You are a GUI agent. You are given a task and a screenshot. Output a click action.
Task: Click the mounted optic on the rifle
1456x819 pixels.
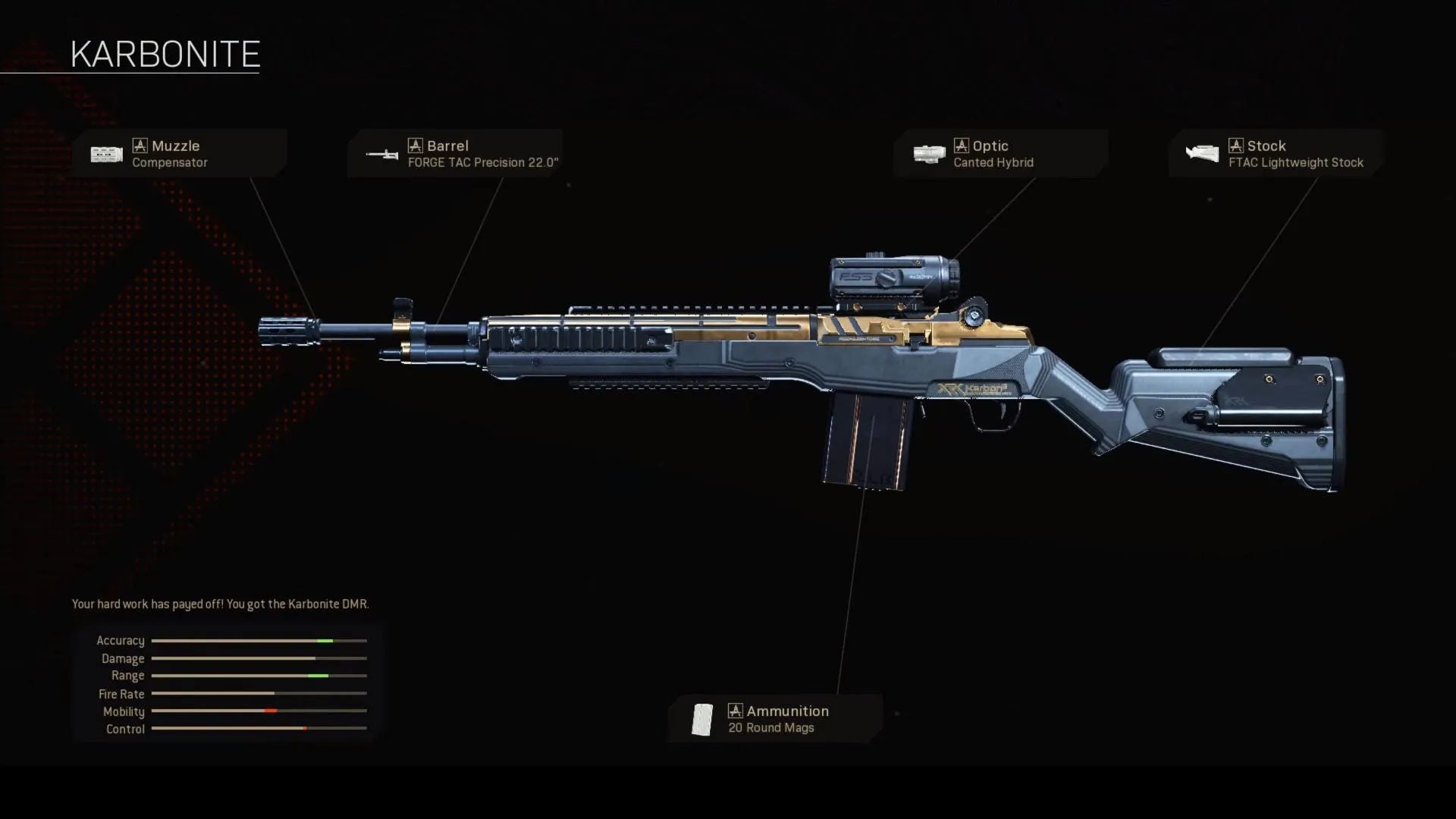pyautogui.click(x=891, y=277)
